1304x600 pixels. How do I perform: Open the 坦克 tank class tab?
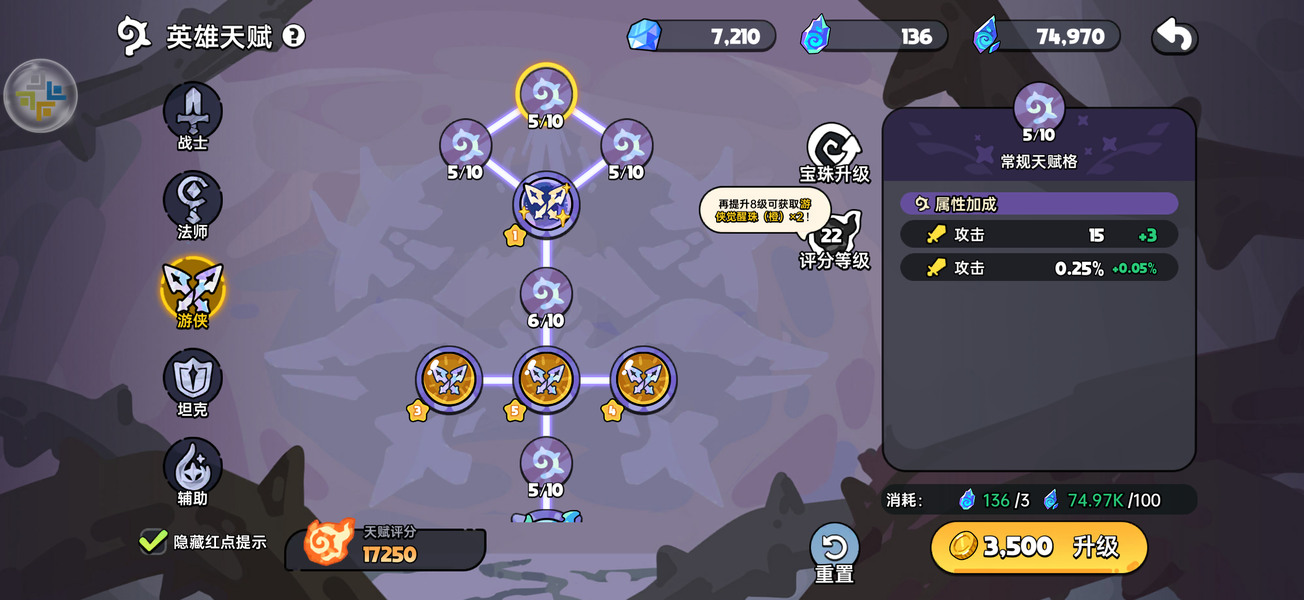(x=192, y=378)
